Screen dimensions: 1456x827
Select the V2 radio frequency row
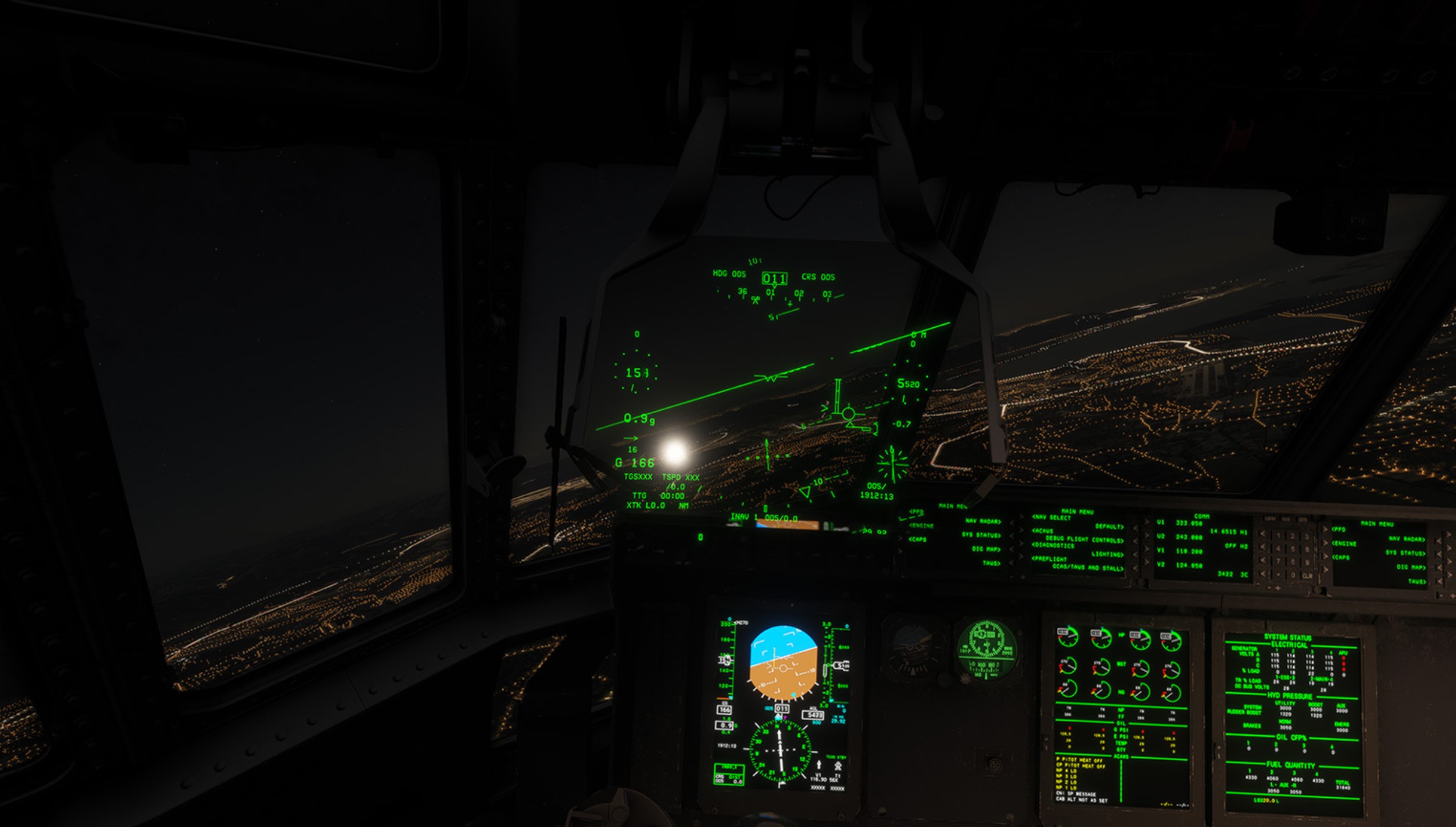pyautogui.click(x=1180, y=565)
